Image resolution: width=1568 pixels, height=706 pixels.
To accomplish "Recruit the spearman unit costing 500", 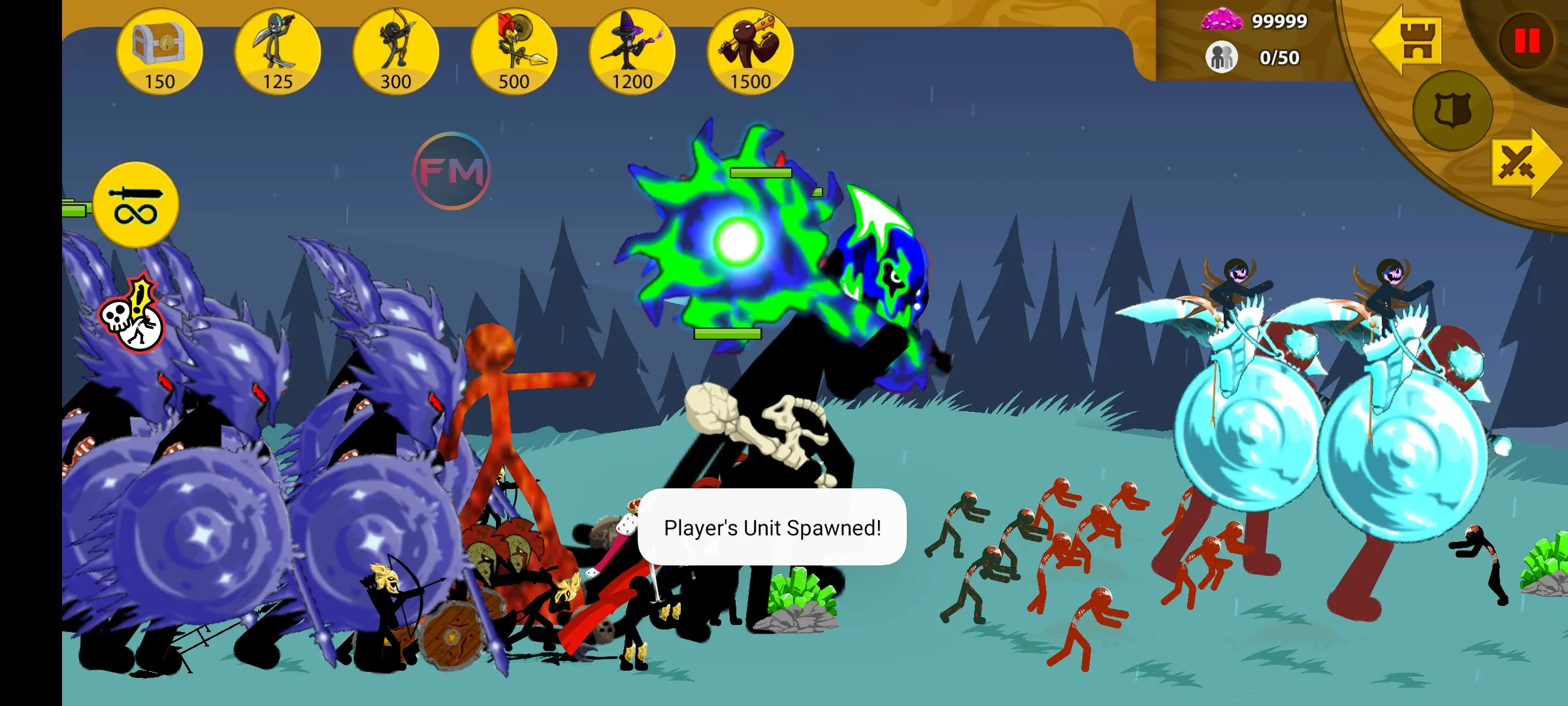I will point(514,52).
